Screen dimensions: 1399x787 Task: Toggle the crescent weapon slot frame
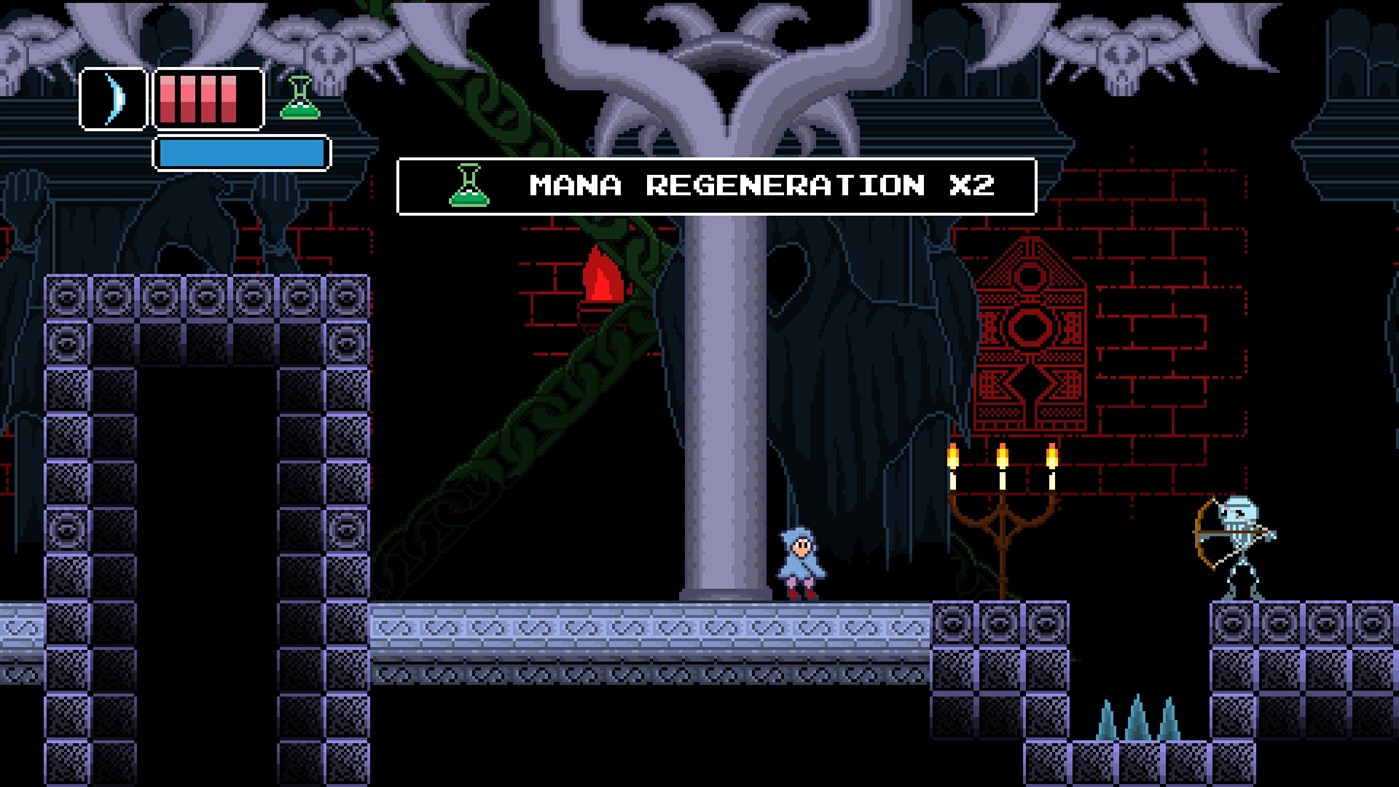[x=111, y=100]
